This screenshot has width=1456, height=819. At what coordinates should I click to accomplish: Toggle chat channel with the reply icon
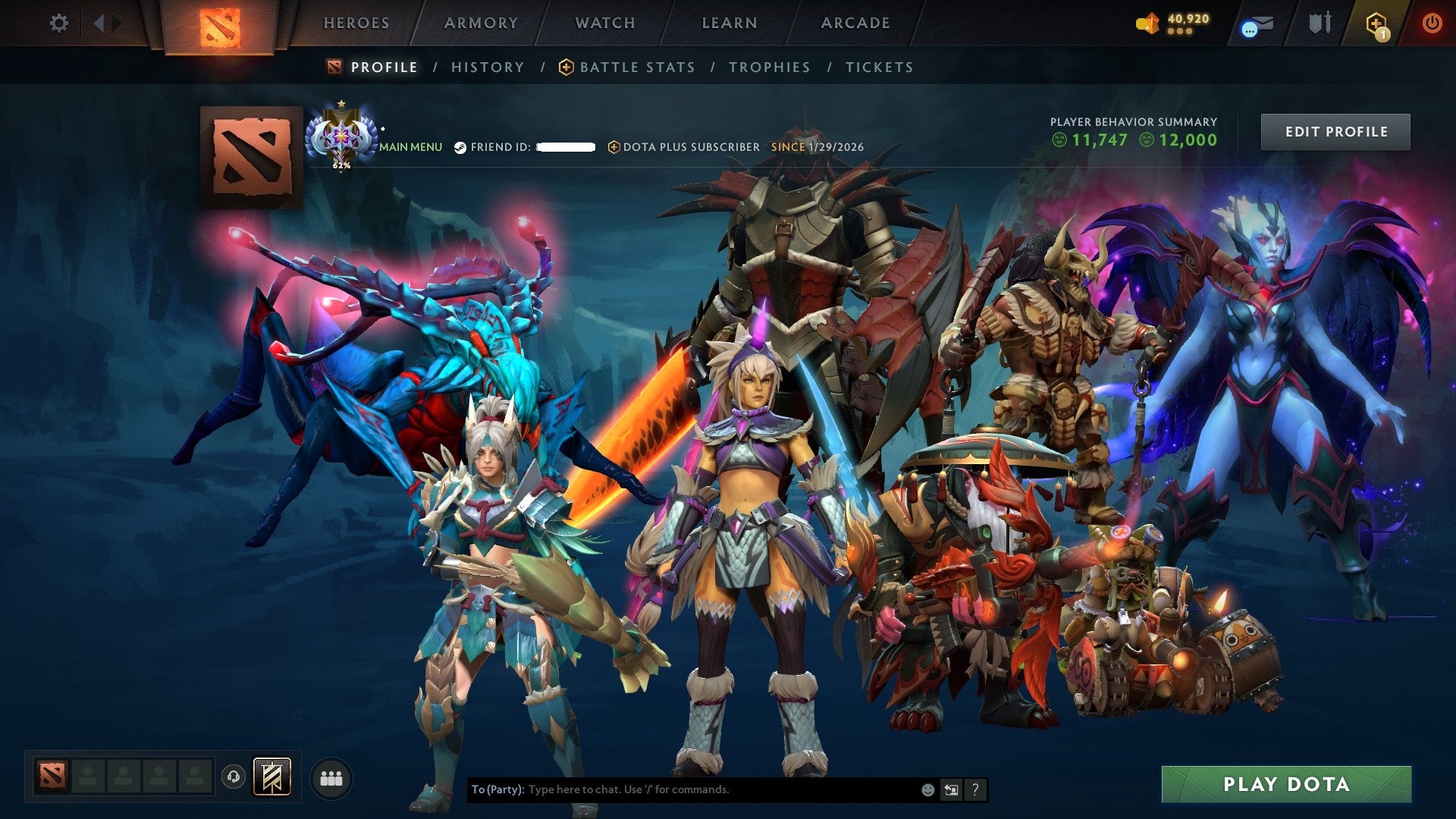point(951,789)
